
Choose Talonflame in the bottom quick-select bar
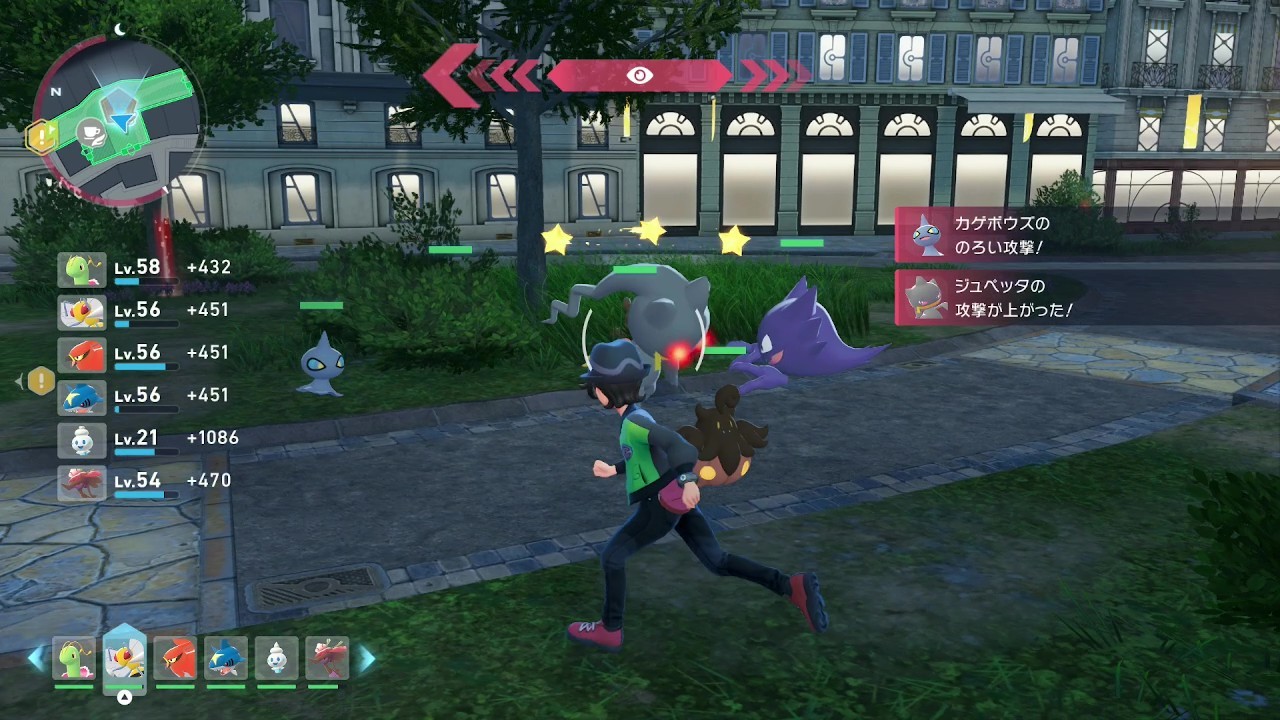pos(176,658)
